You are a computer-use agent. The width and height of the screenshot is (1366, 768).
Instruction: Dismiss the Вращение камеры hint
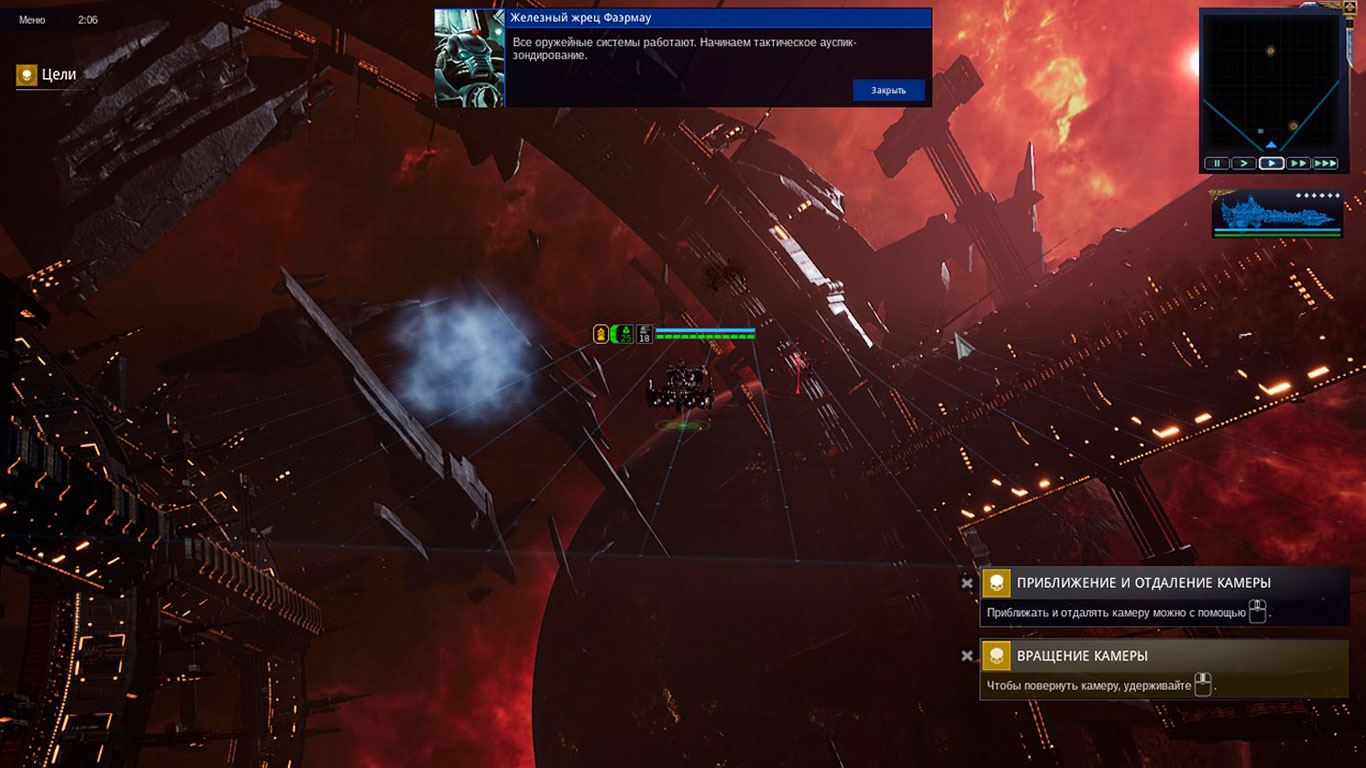pyautogui.click(x=967, y=656)
